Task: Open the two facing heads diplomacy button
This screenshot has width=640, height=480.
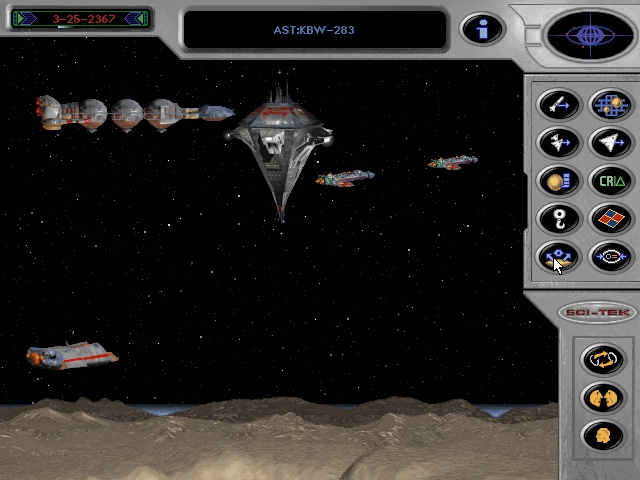Action: (x=602, y=396)
